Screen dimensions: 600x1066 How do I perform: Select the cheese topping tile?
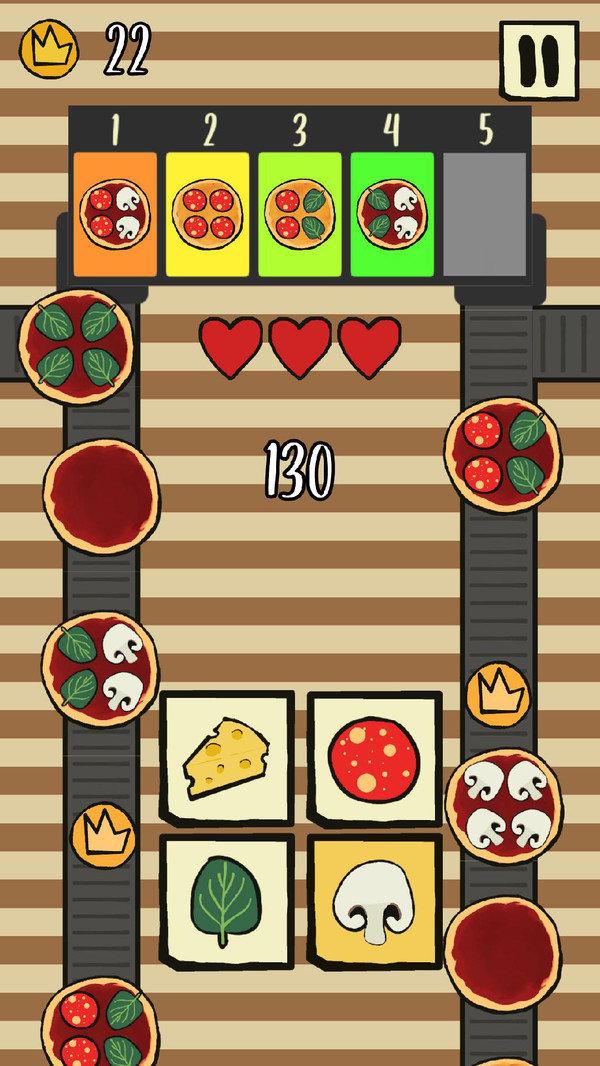[x=227, y=758]
